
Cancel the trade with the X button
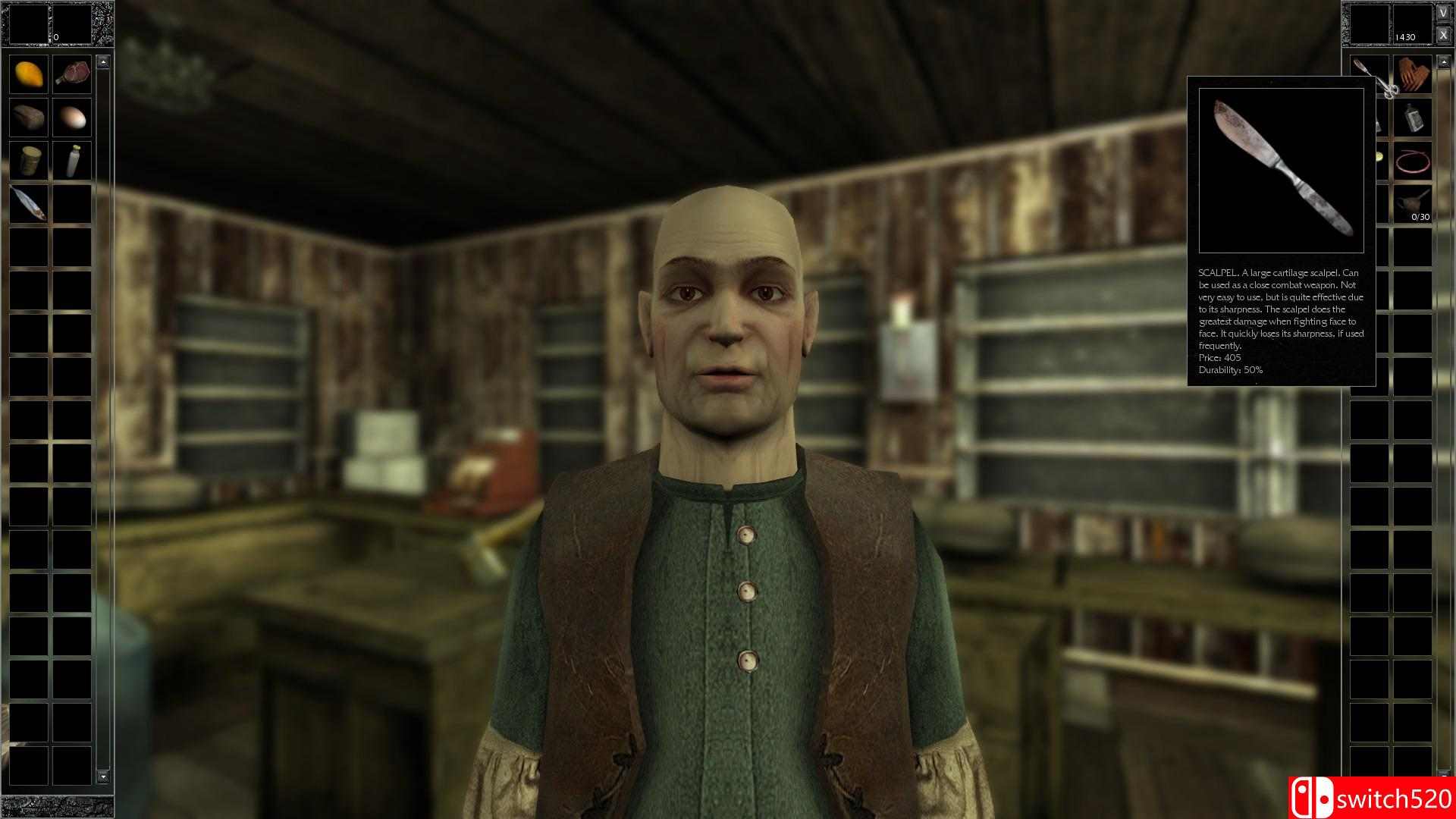pyautogui.click(x=1444, y=33)
